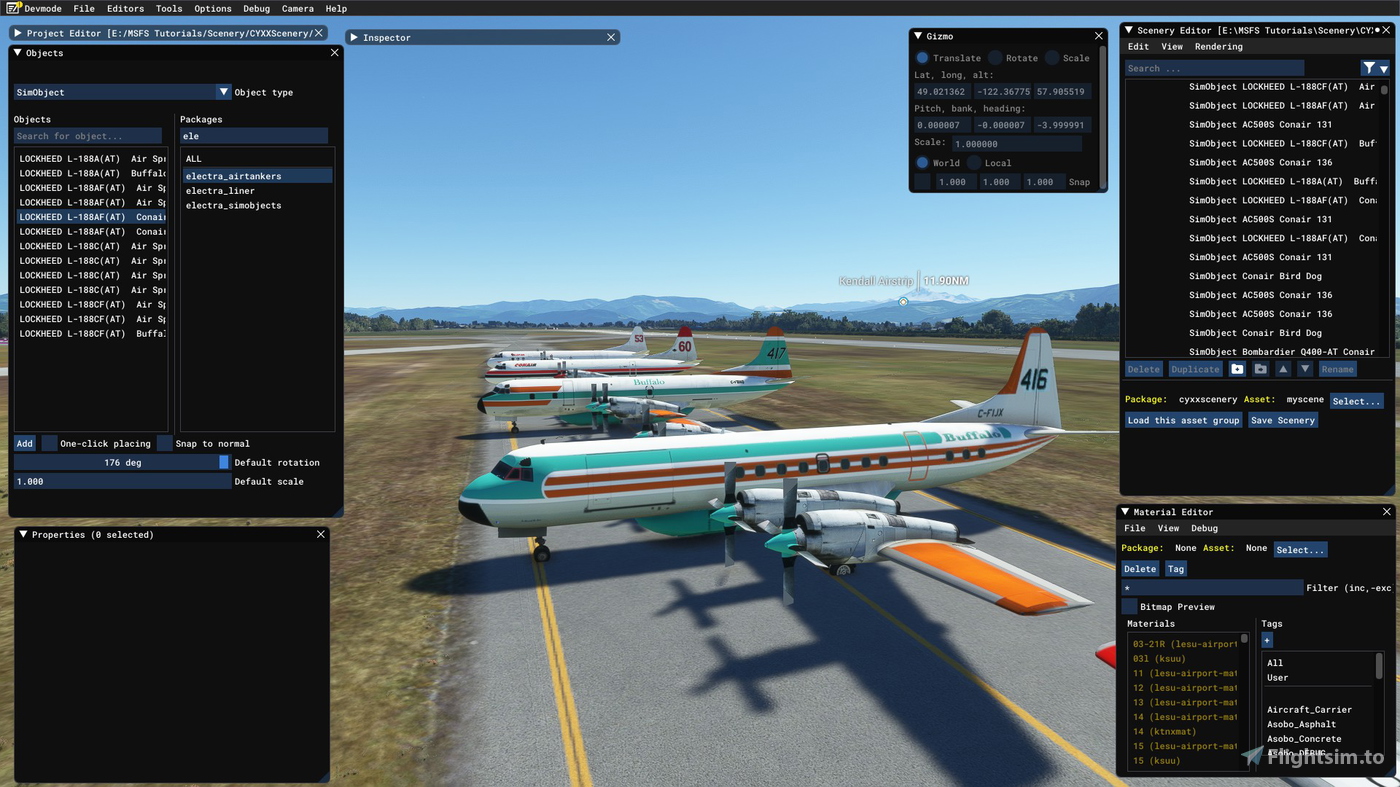
Task: Move selected object down with the down-arrow icon
Action: coord(1305,369)
